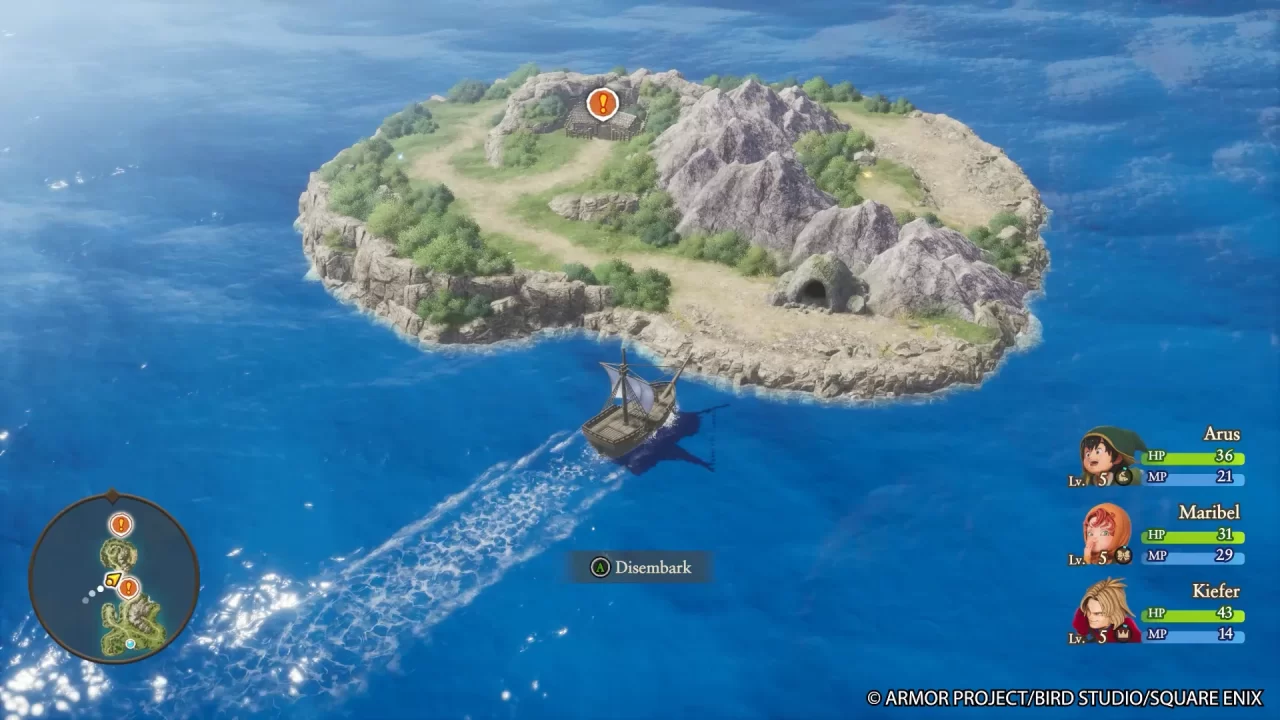This screenshot has height=720, width=1280.
Task: Click the upper exclamation marker on the minimap
Action: tap(119, 524)
